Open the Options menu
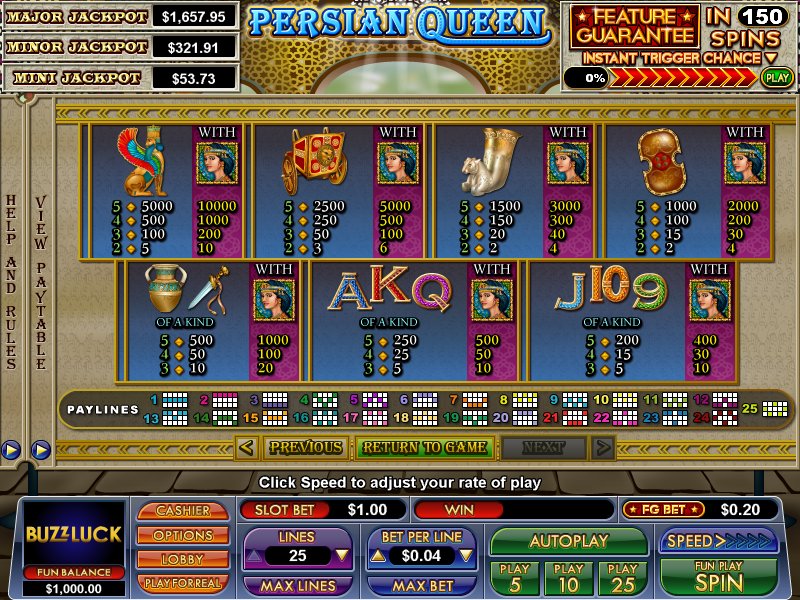Viewport: 800px width, 600px height. [x=182, y=535]
